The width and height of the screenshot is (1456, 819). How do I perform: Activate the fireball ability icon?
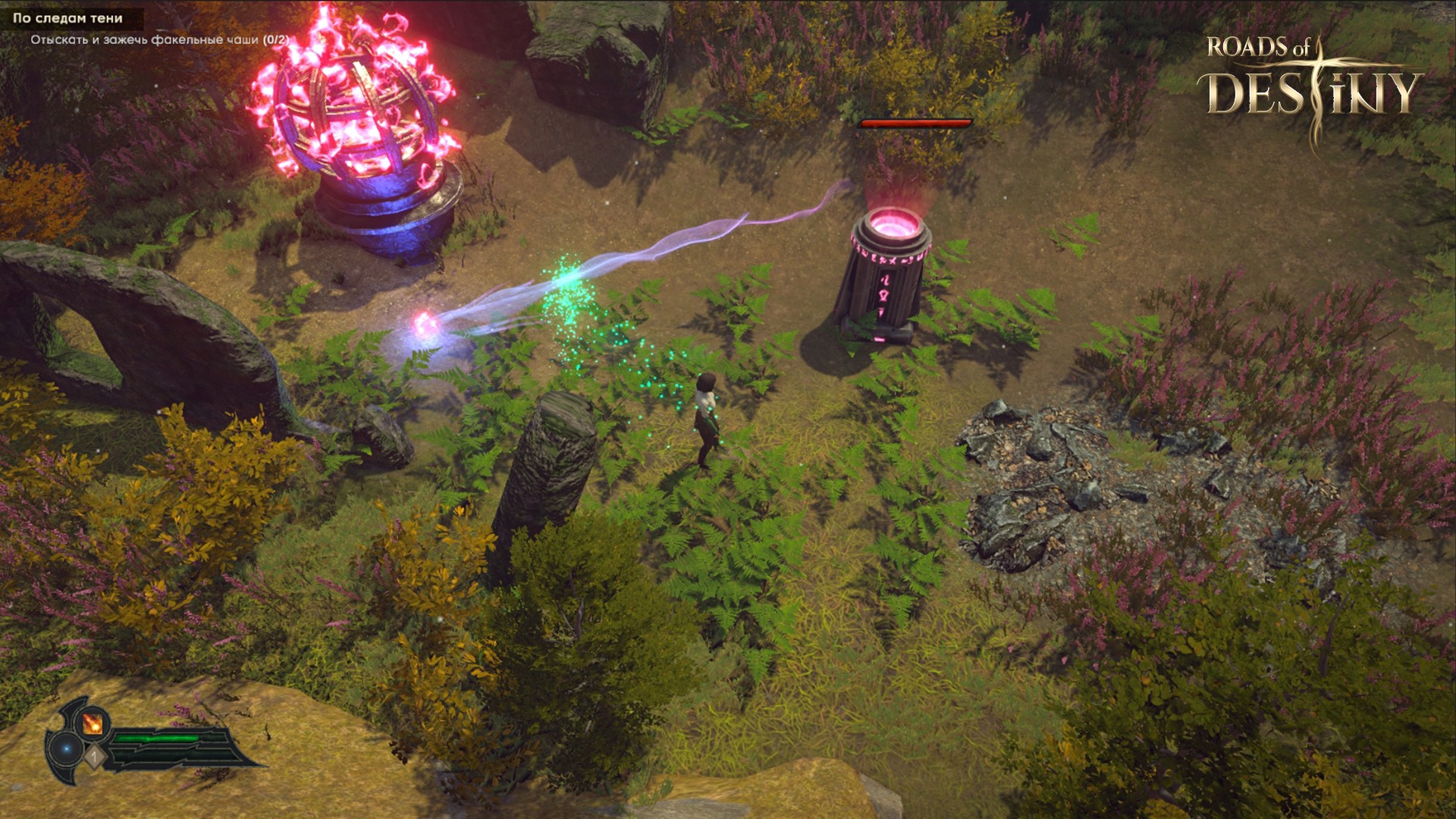tap(93, 723)
